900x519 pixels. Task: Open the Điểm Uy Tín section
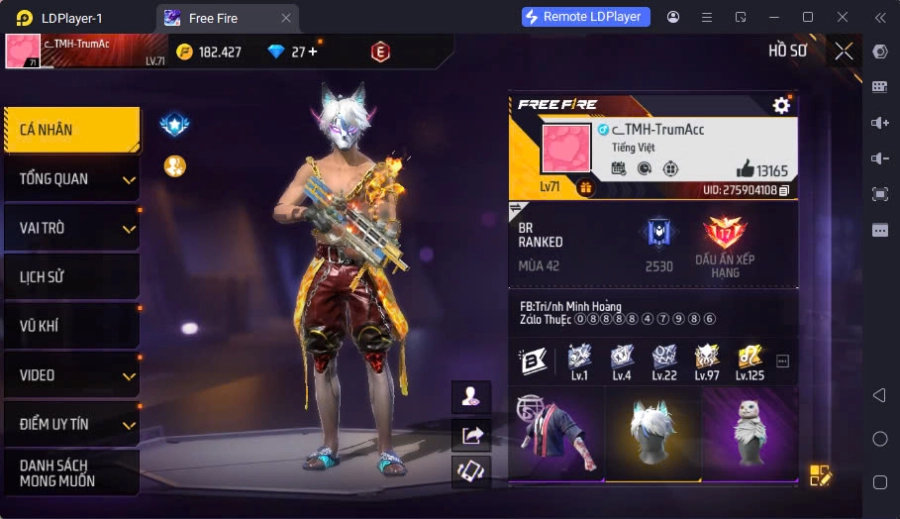click(x=71, y=424)
